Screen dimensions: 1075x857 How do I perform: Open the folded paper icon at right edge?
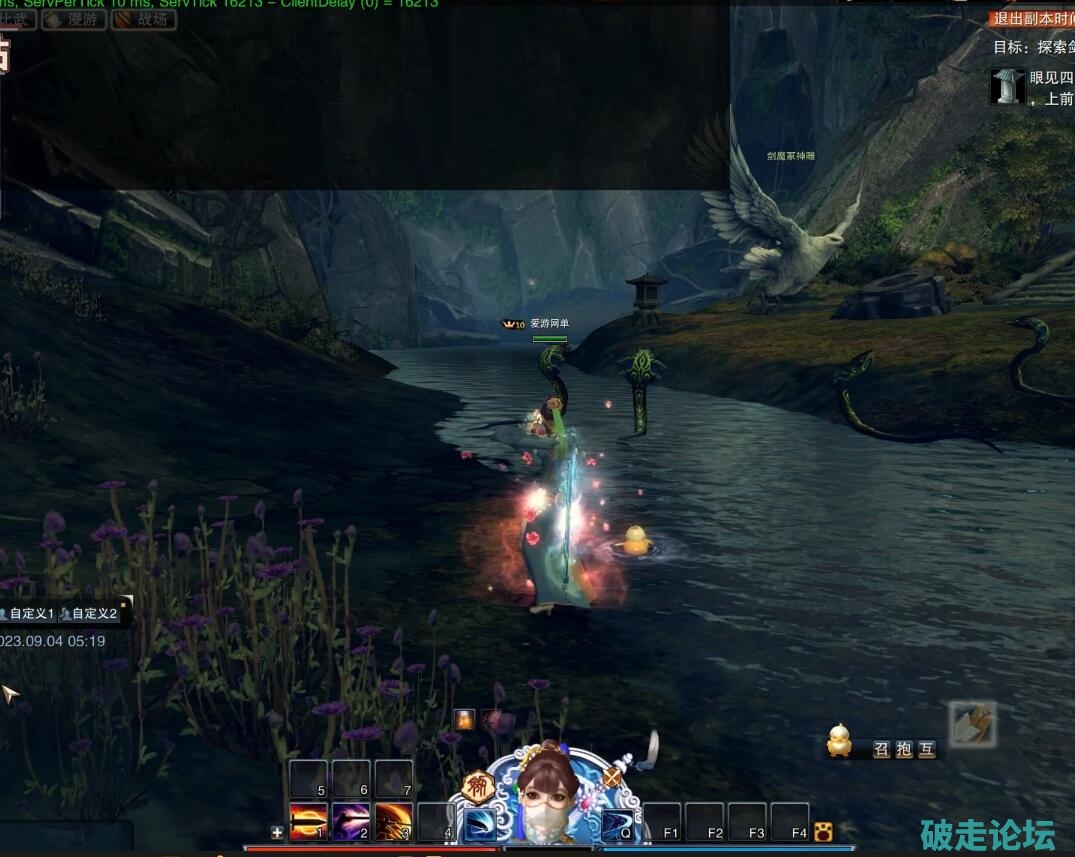pos(971,724)
